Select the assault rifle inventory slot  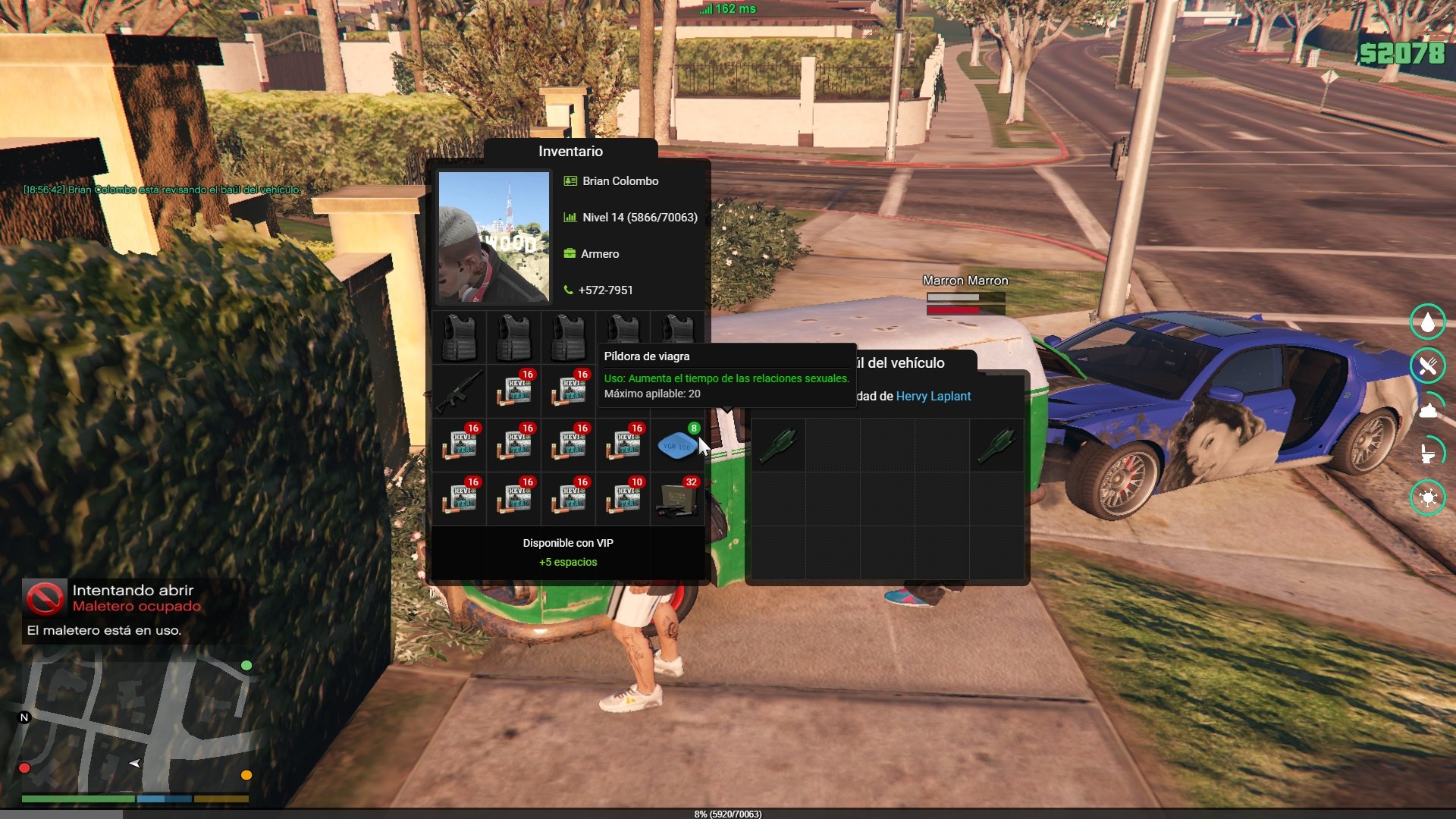pyautogui.click(x=459, y=391)
